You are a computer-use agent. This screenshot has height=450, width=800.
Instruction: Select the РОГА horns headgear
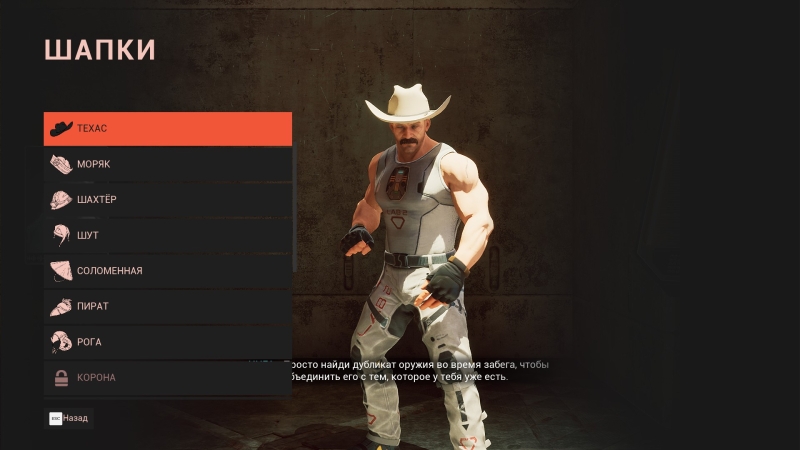pyautogui.click(x=167, y=342)
